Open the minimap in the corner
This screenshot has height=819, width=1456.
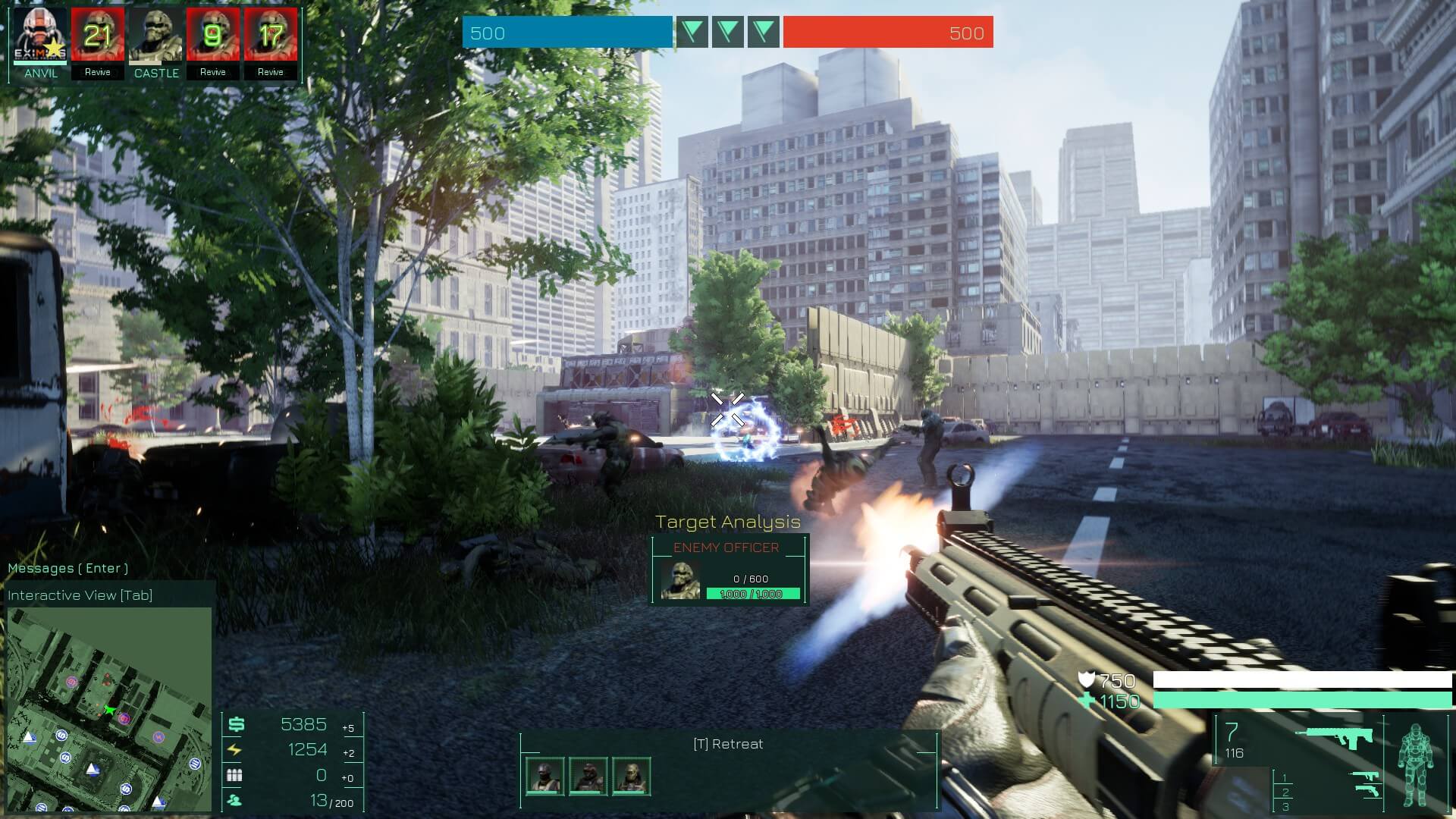tap(109, 708)
